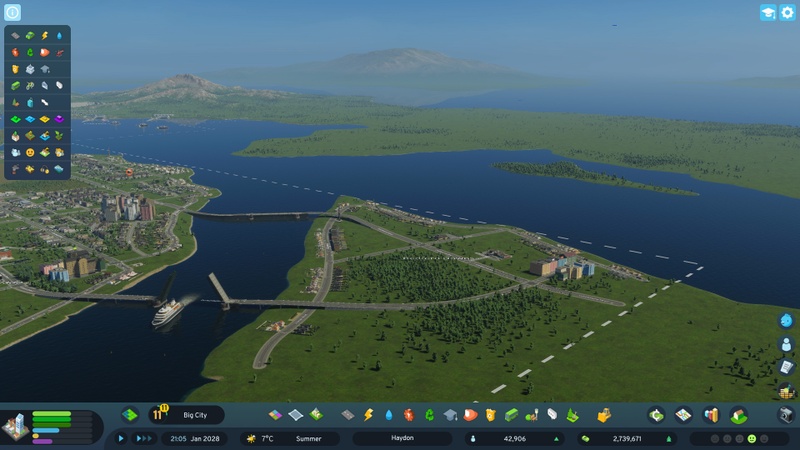This screenshot has height=450, width=800.
Task: Select the water drop toolbar tool
Action: (x=388, y=414)
